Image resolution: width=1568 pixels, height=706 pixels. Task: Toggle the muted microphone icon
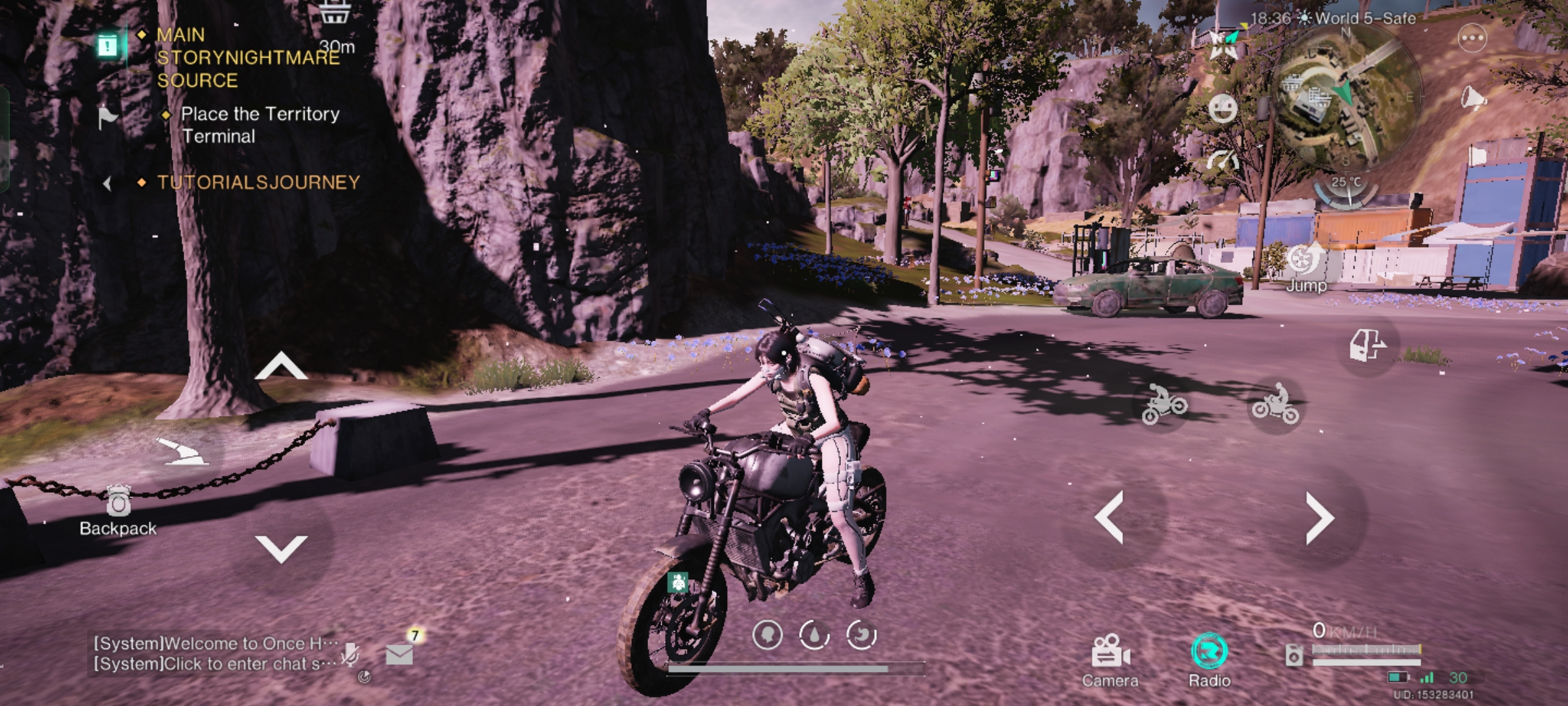tap(350, 654)
